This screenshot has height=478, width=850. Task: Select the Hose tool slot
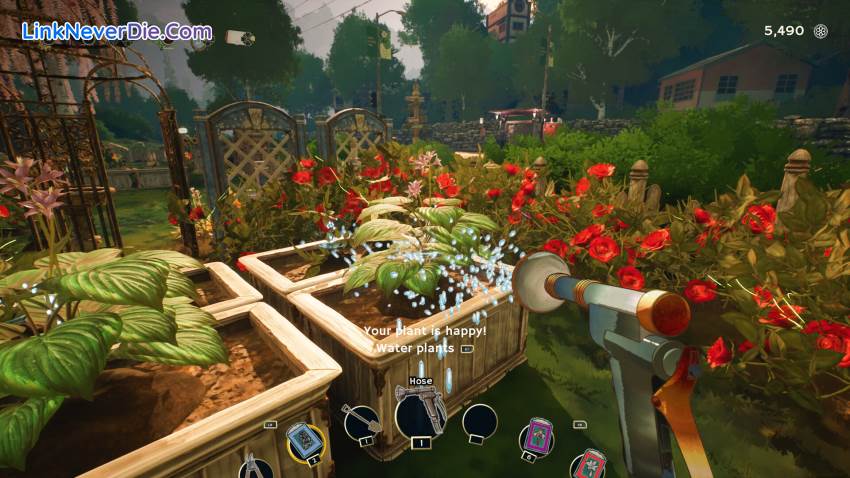[420, 414]
